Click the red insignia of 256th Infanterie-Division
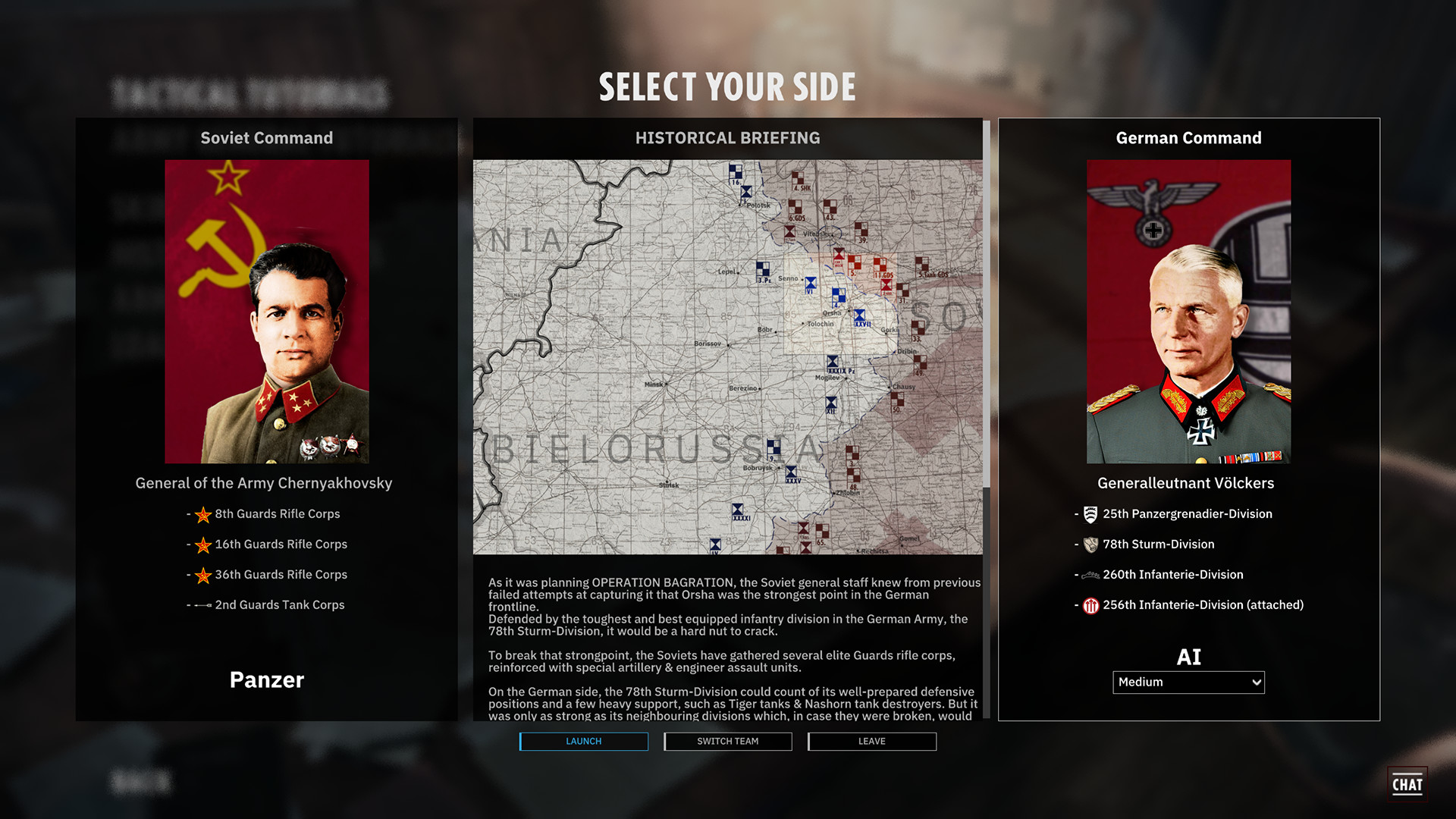This screenshot has height=819, width=1456. (1090, 605)
